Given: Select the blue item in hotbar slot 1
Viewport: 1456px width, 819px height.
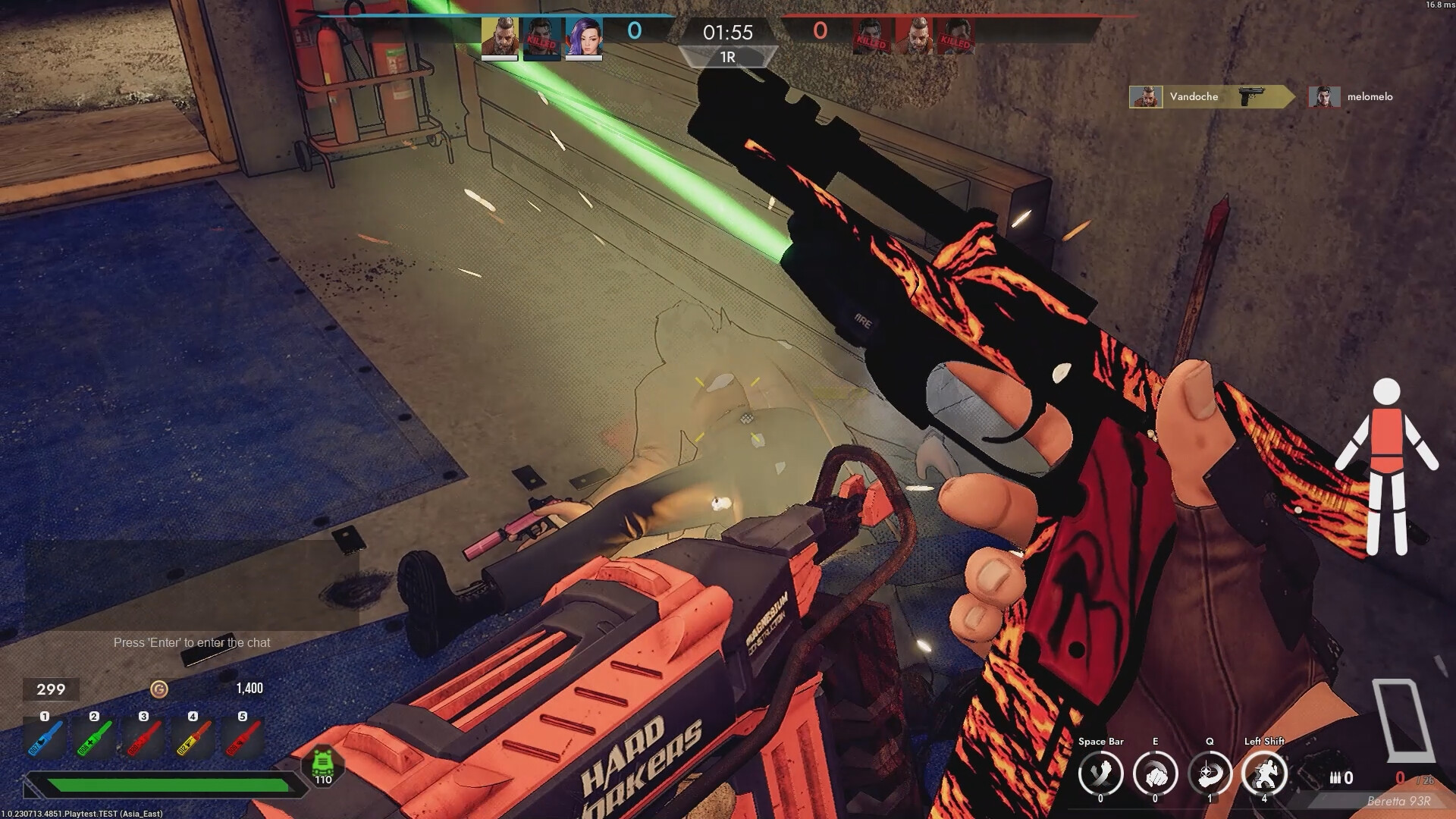Looking at the screenshot, I should pos(44,737).
